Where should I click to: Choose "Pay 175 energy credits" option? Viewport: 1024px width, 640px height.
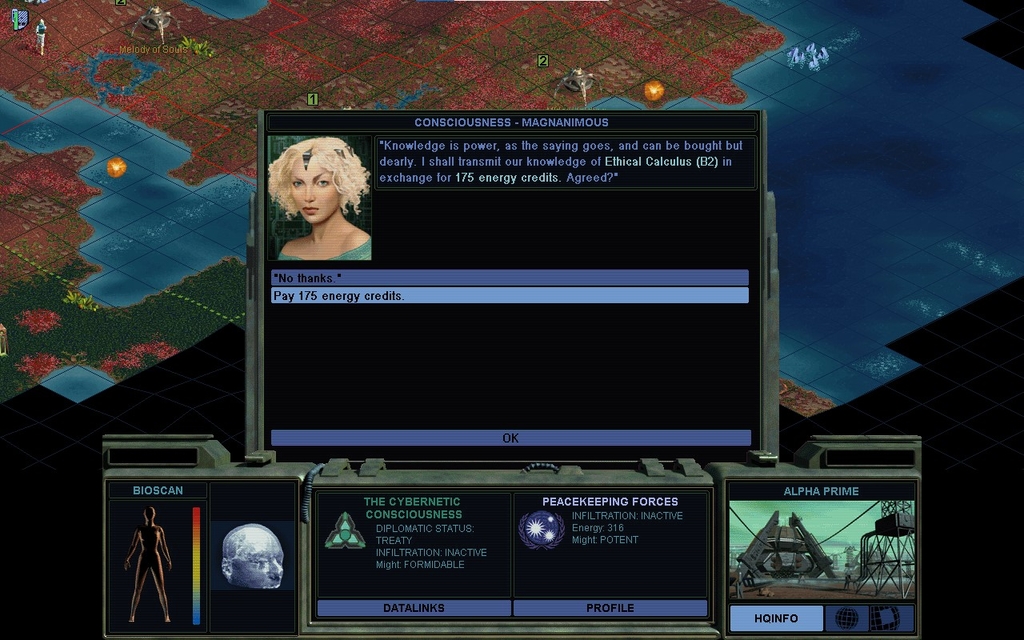pyautogui.click(x=509, y=296)
